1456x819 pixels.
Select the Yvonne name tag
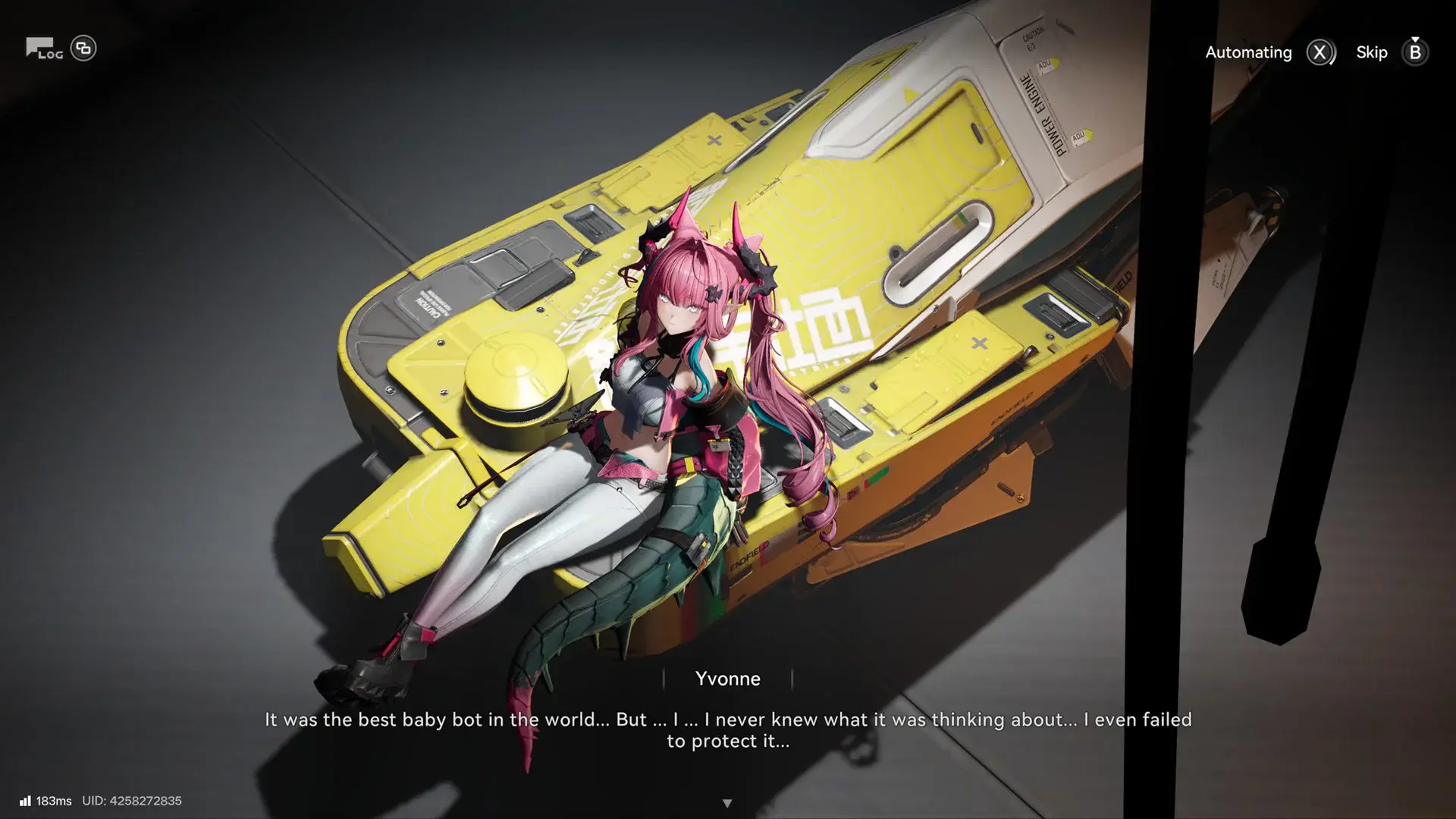point(728,679)
